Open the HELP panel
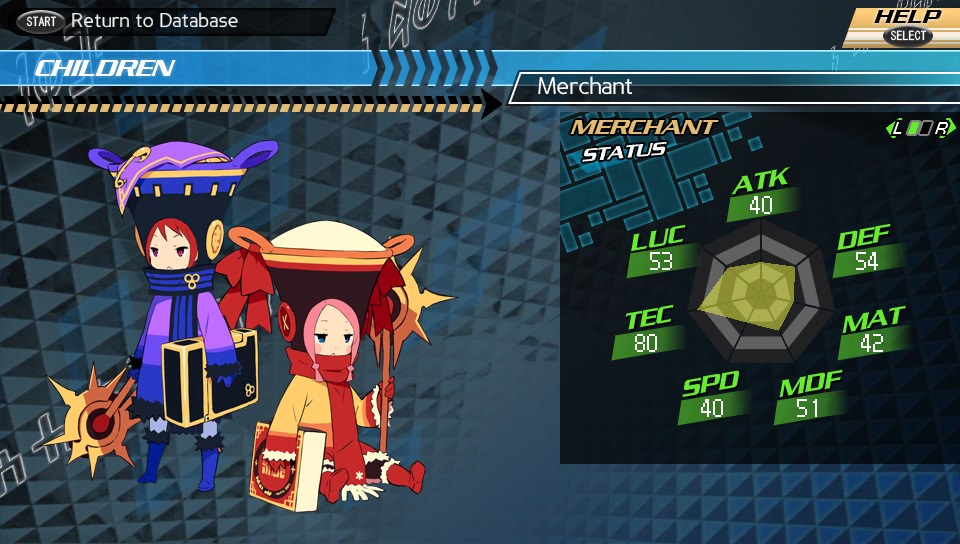The image size is (960, 544). [907, 26]
